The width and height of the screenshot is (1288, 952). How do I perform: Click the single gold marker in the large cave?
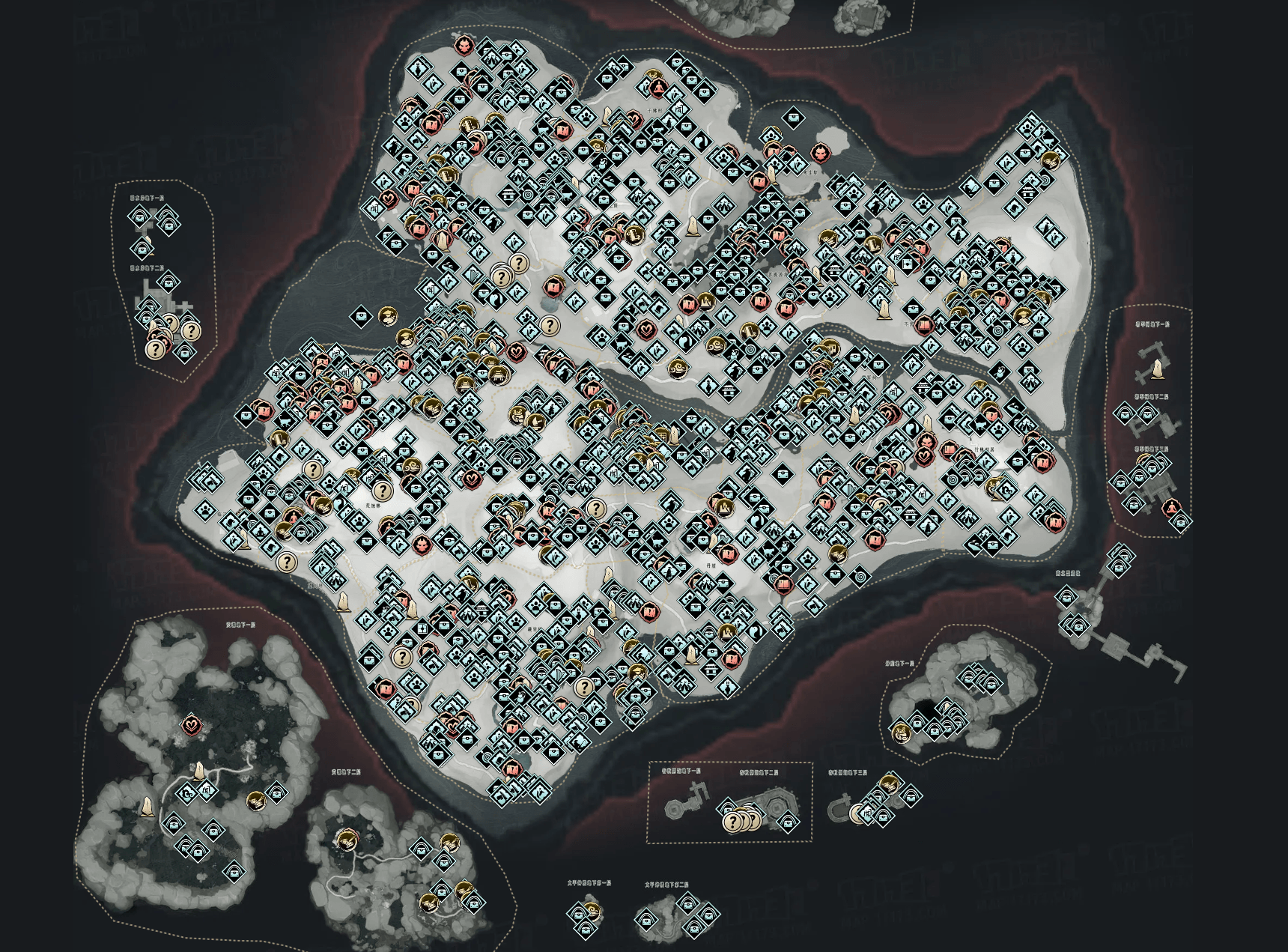[x=255, y=801]
